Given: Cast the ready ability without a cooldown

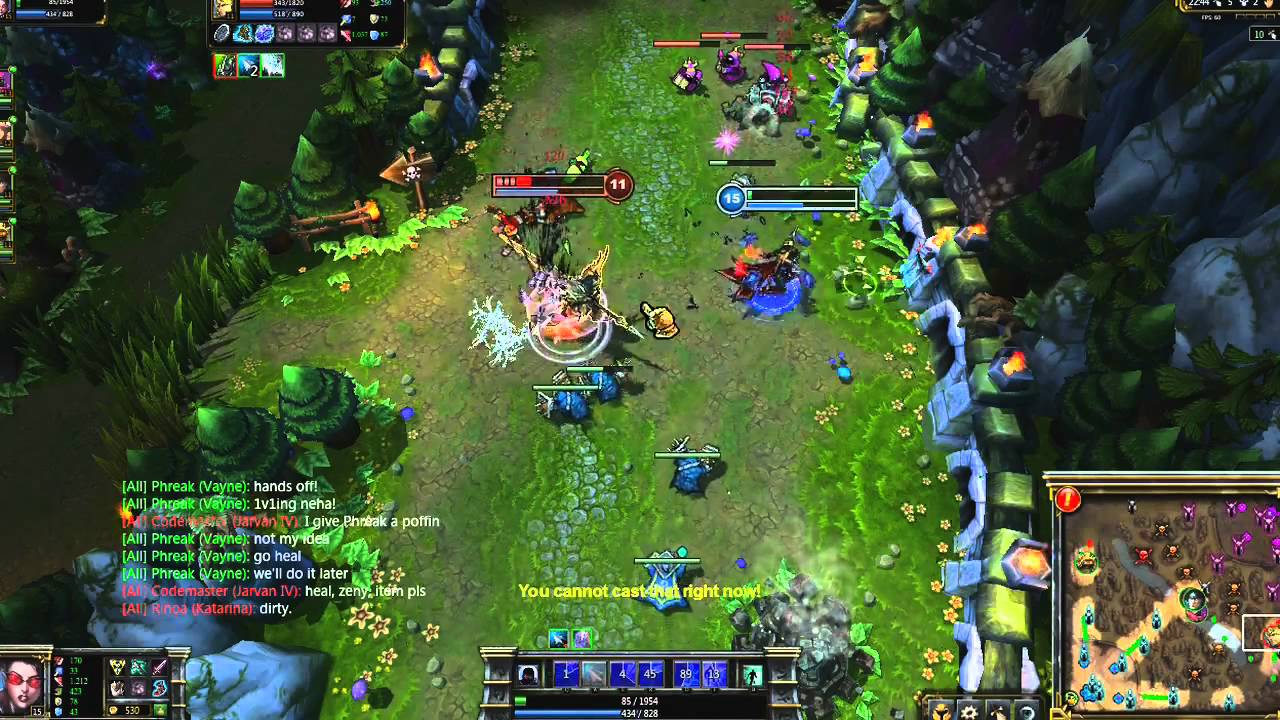Looking at the screenshot, I should click(x=594, y=674).
